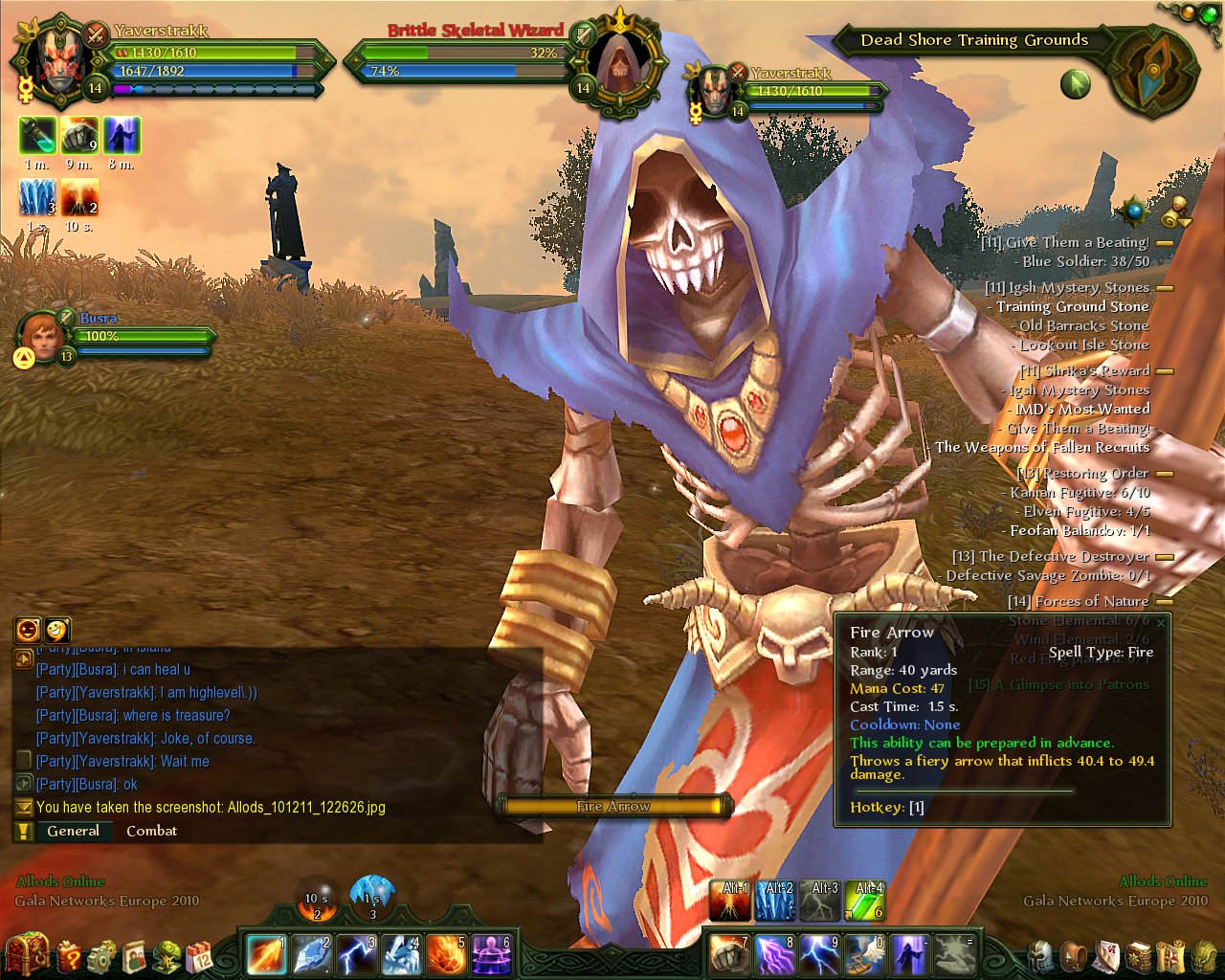Switch to the Combat chat tab
The width and height of the screenshot is (1225, 980).
[x=151, y=831]
